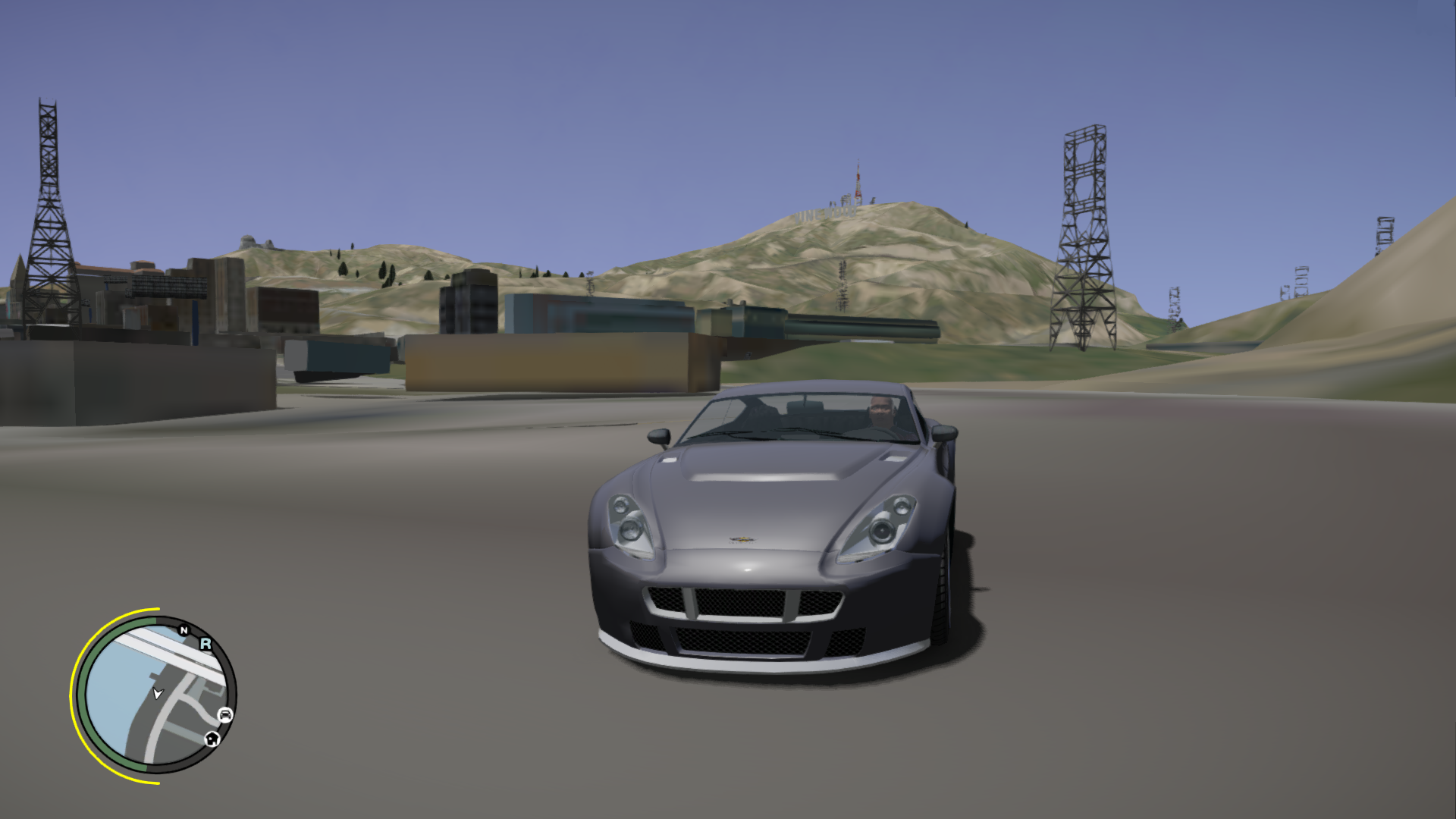The width and height of the screenshot is (1456, 819).
Task: Click the white player arrow on minimap
Action: tap(158, 693)
